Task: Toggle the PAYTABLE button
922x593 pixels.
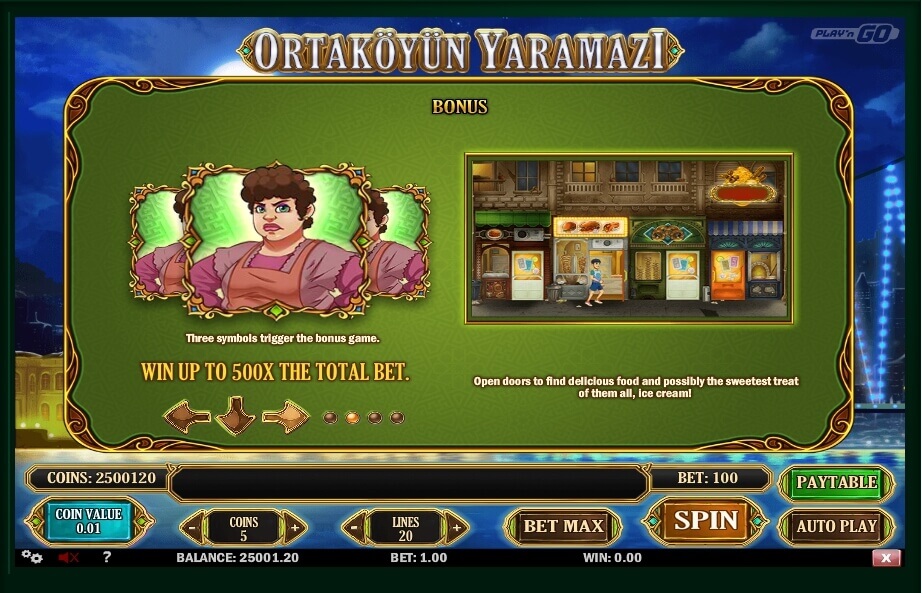Action: [x=836, y=482]
